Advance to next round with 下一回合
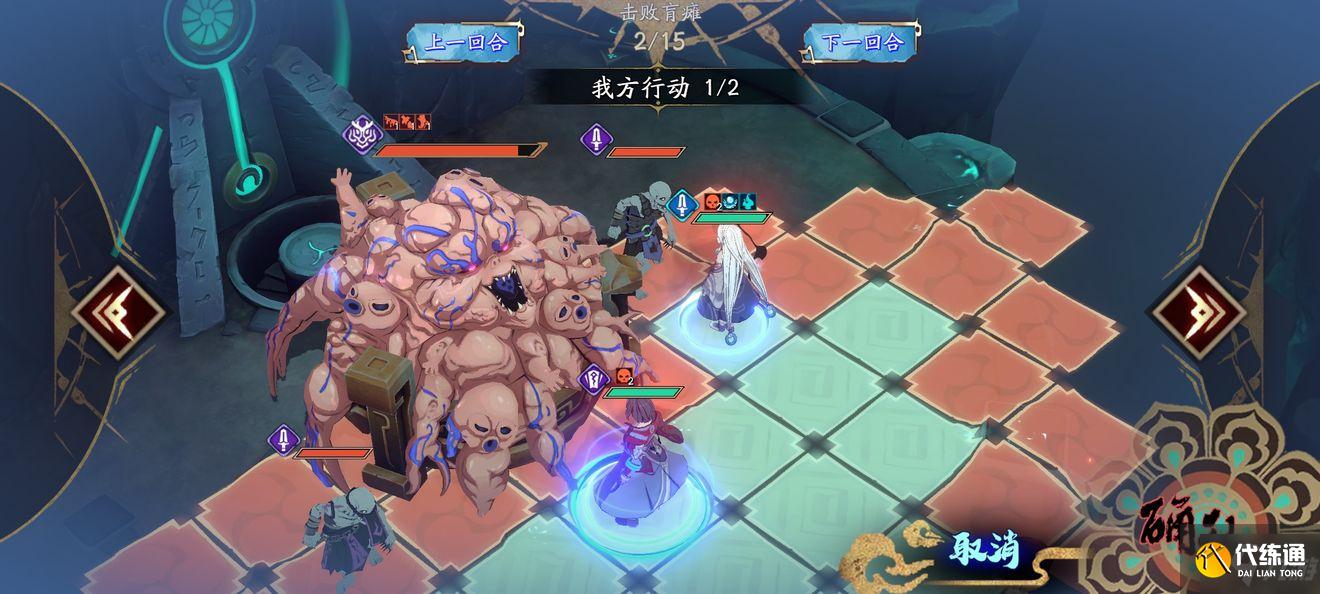 (x=860, y=43)
